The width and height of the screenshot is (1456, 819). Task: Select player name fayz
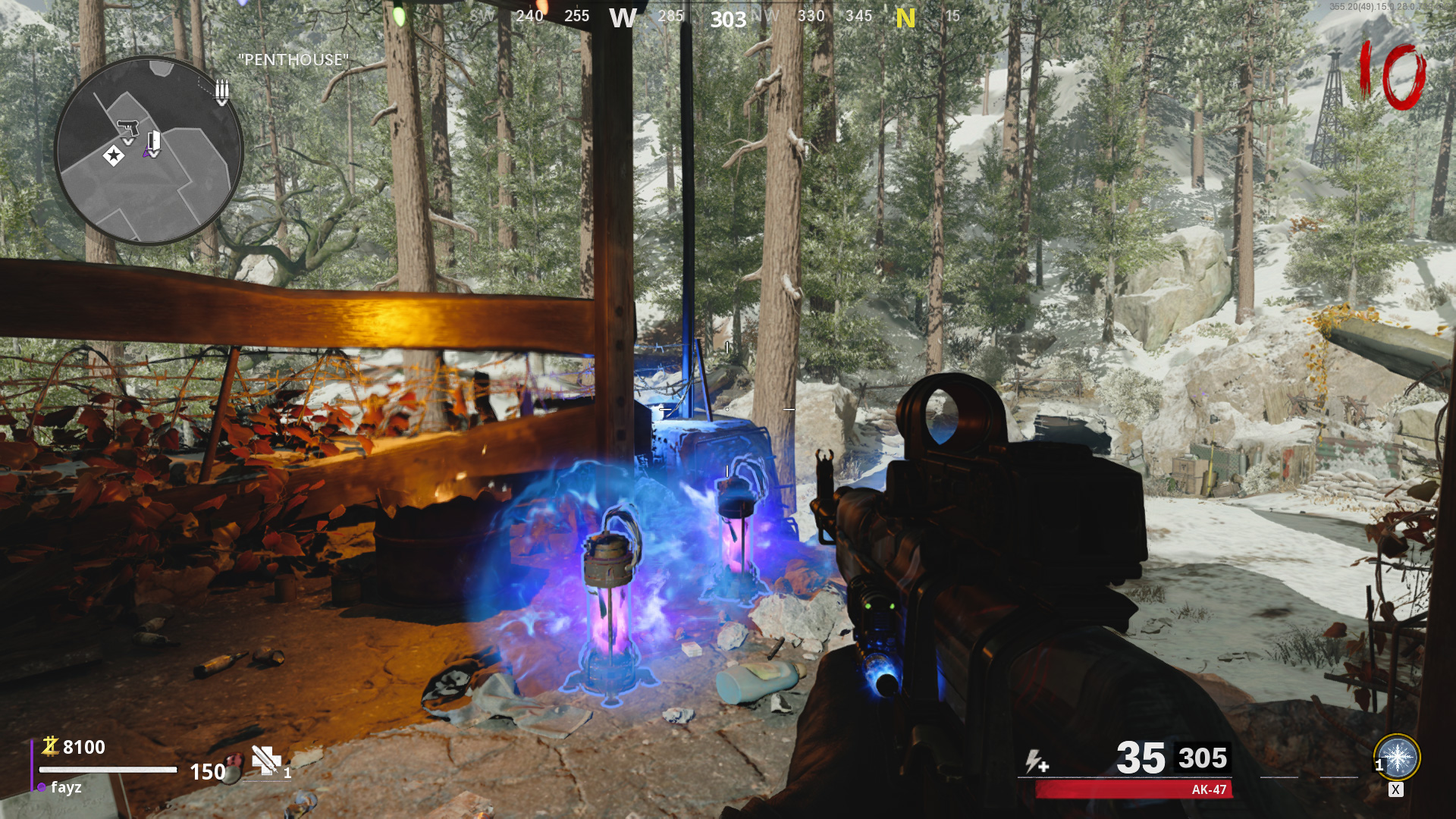click(66, 787)
